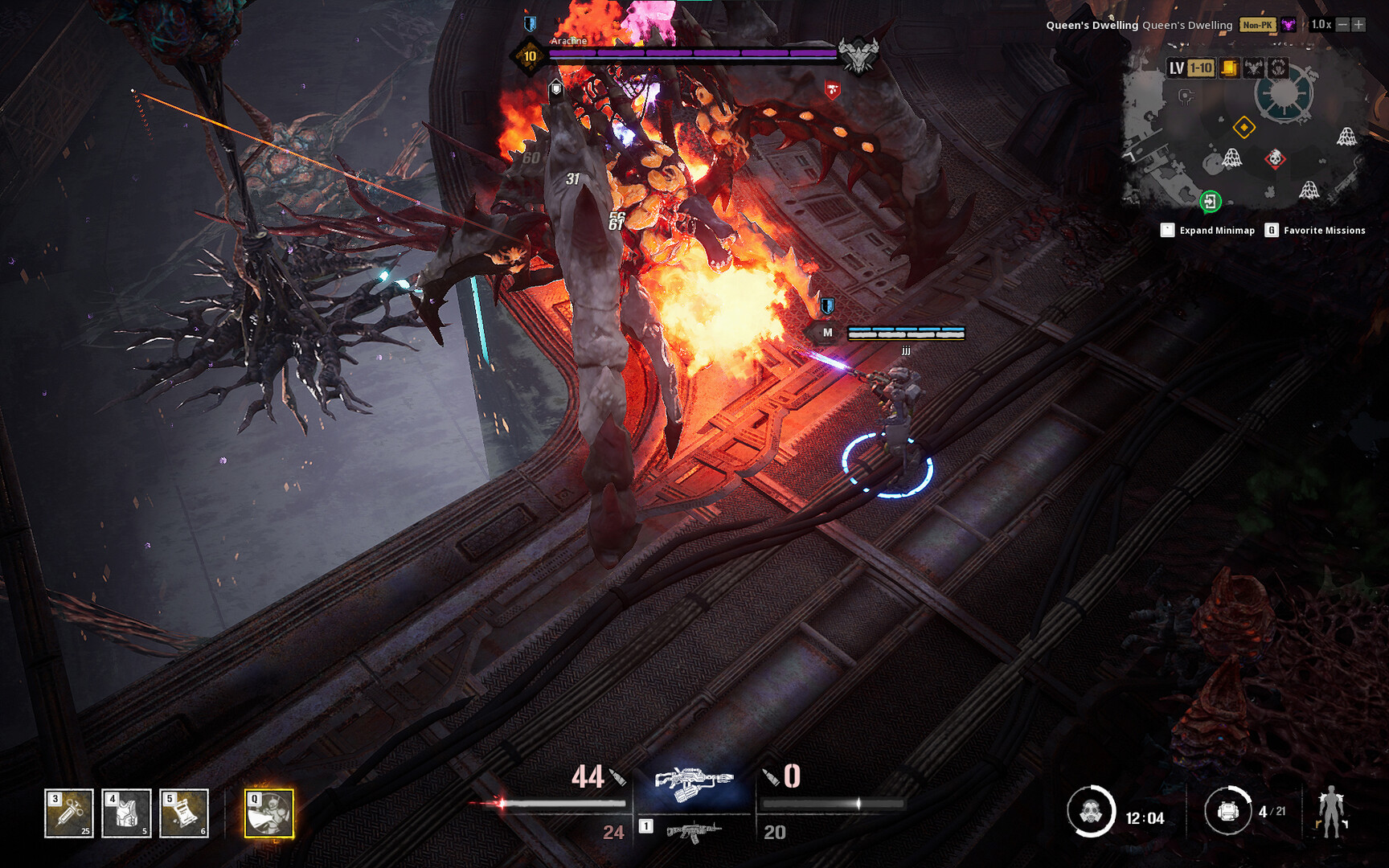This screenshot has width=1389, height=868.
Task: Use the powder packet item in slot 5
Action: point(184,813)
